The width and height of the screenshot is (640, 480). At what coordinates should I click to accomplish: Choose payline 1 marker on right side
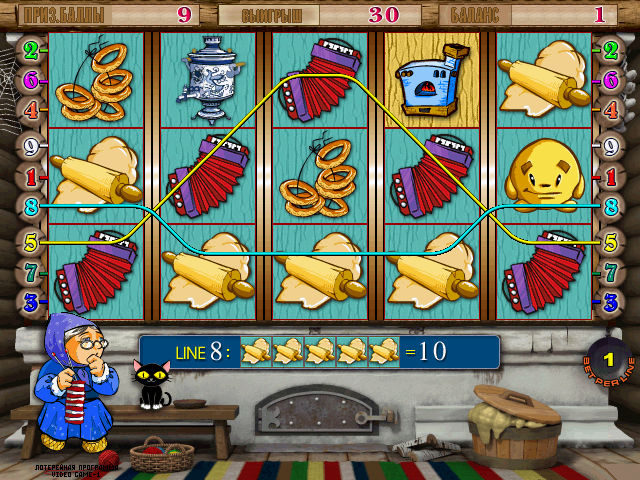click(609, 177)
